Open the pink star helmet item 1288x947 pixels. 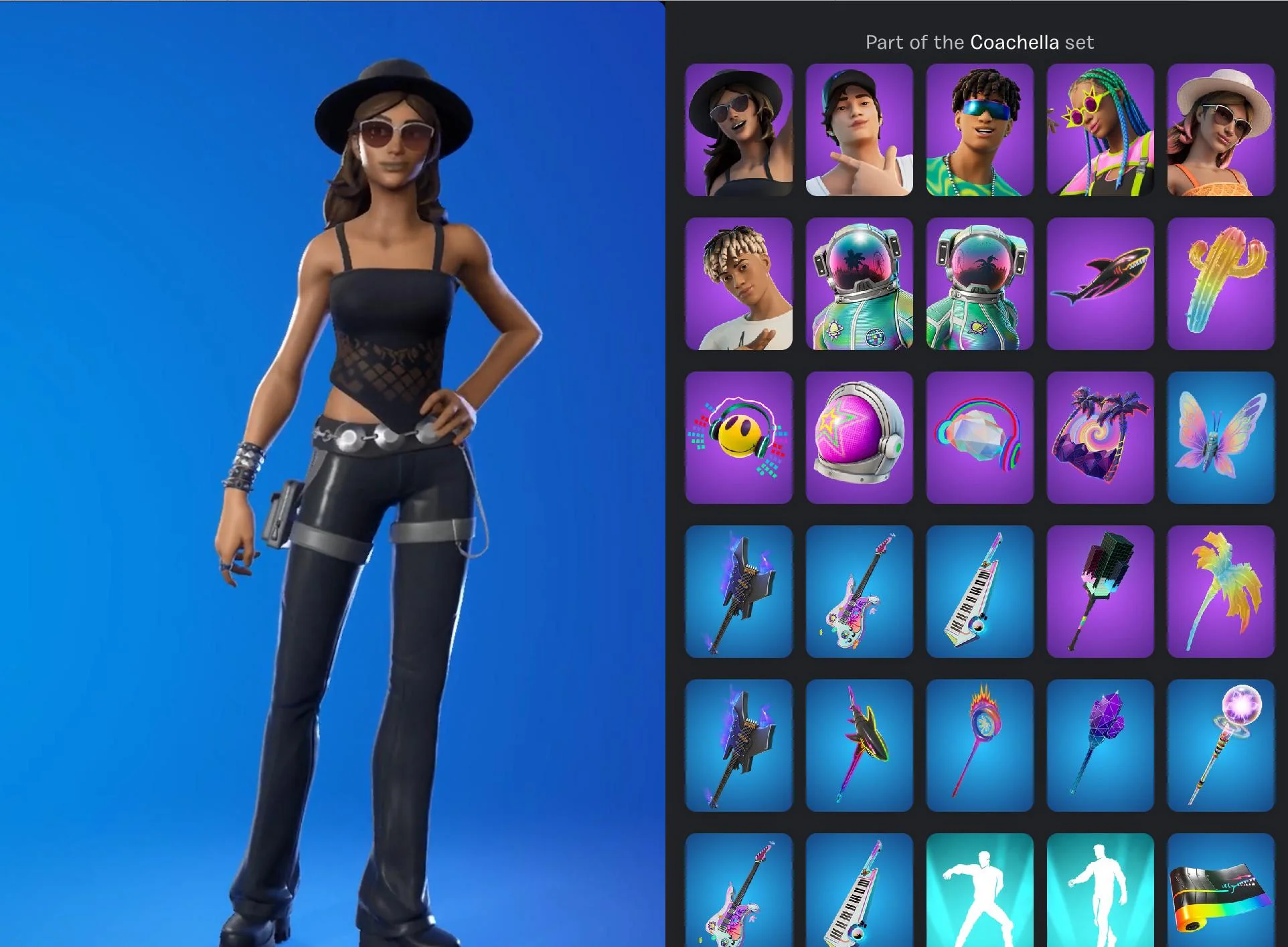point(859,438)
